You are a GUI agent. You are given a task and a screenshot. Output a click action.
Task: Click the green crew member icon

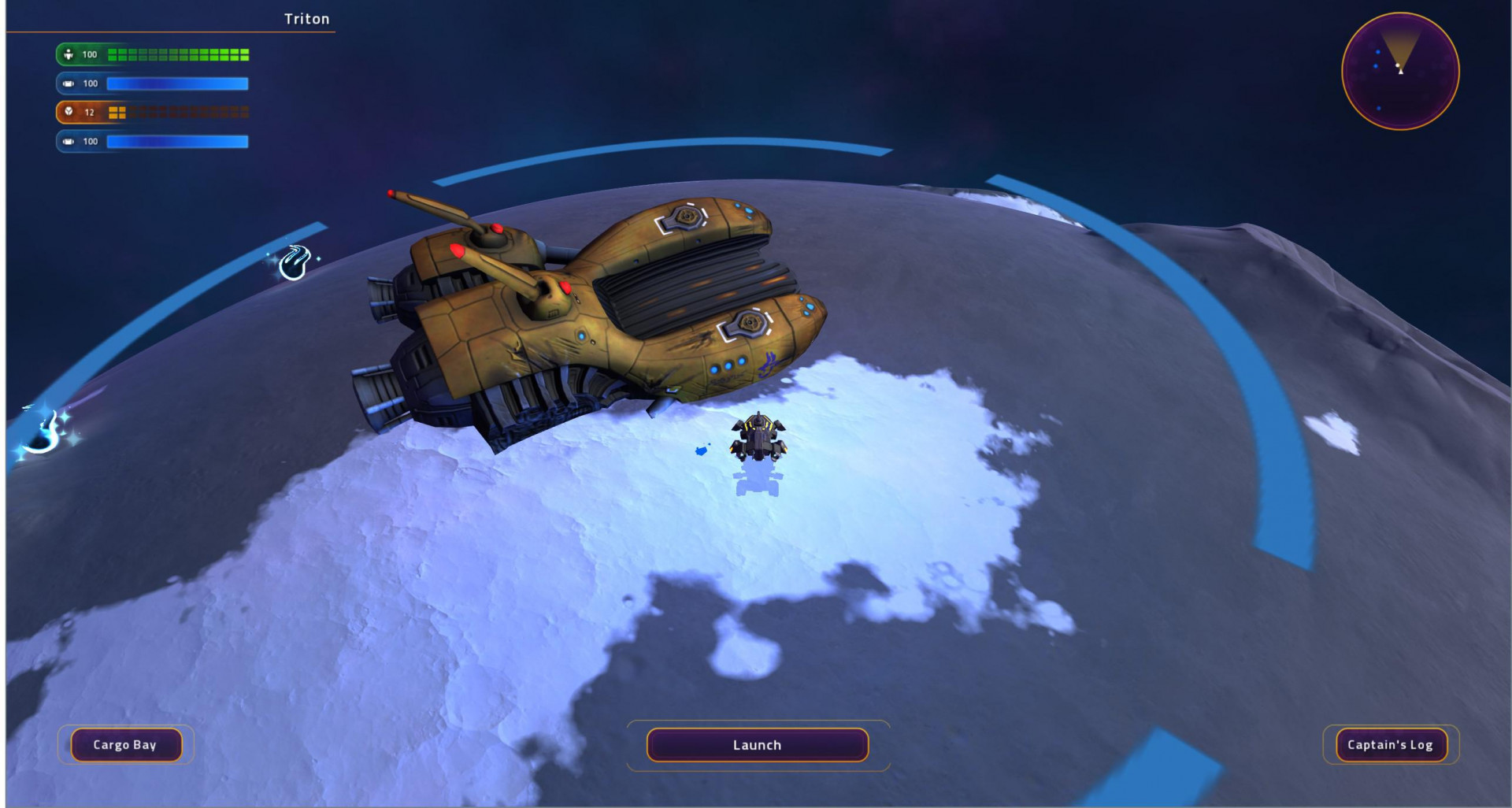(69, 55)
